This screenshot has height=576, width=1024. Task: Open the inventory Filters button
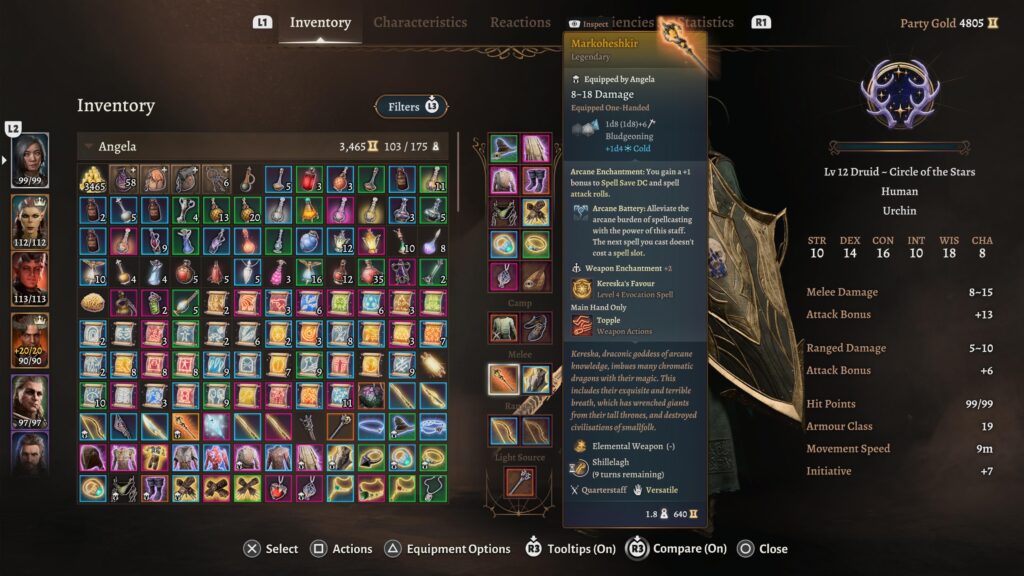click(x=411, y=106)
